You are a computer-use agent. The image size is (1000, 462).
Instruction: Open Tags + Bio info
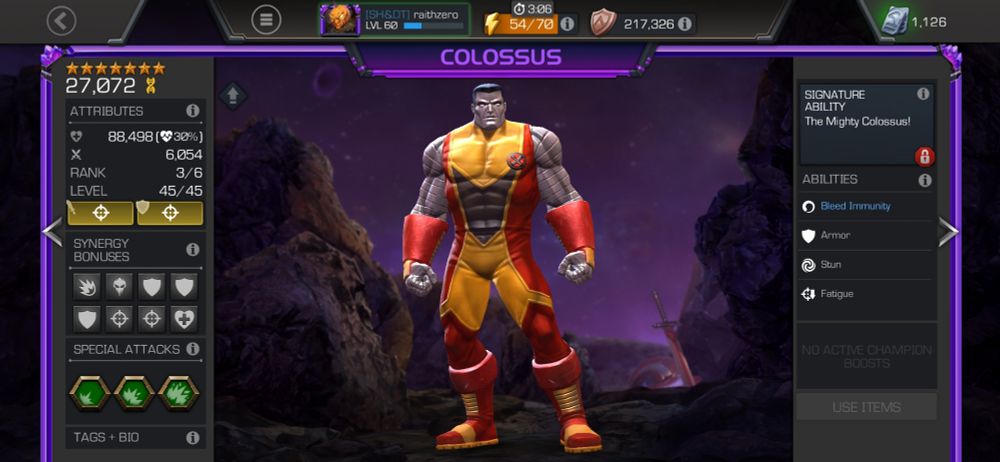193,437
